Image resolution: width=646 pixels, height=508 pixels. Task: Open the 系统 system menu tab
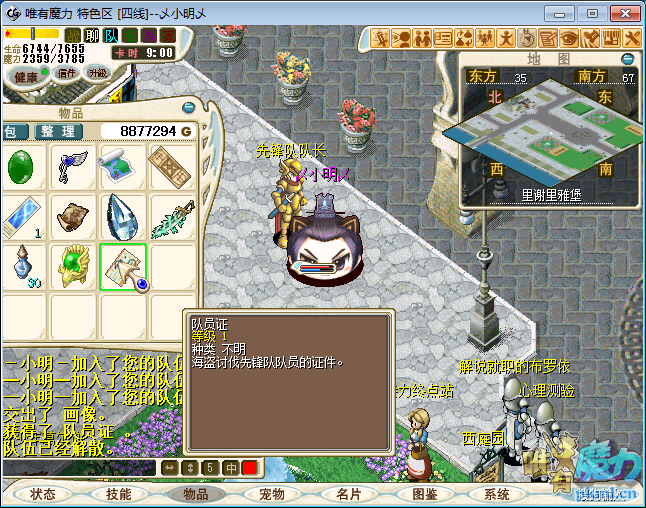497,494
